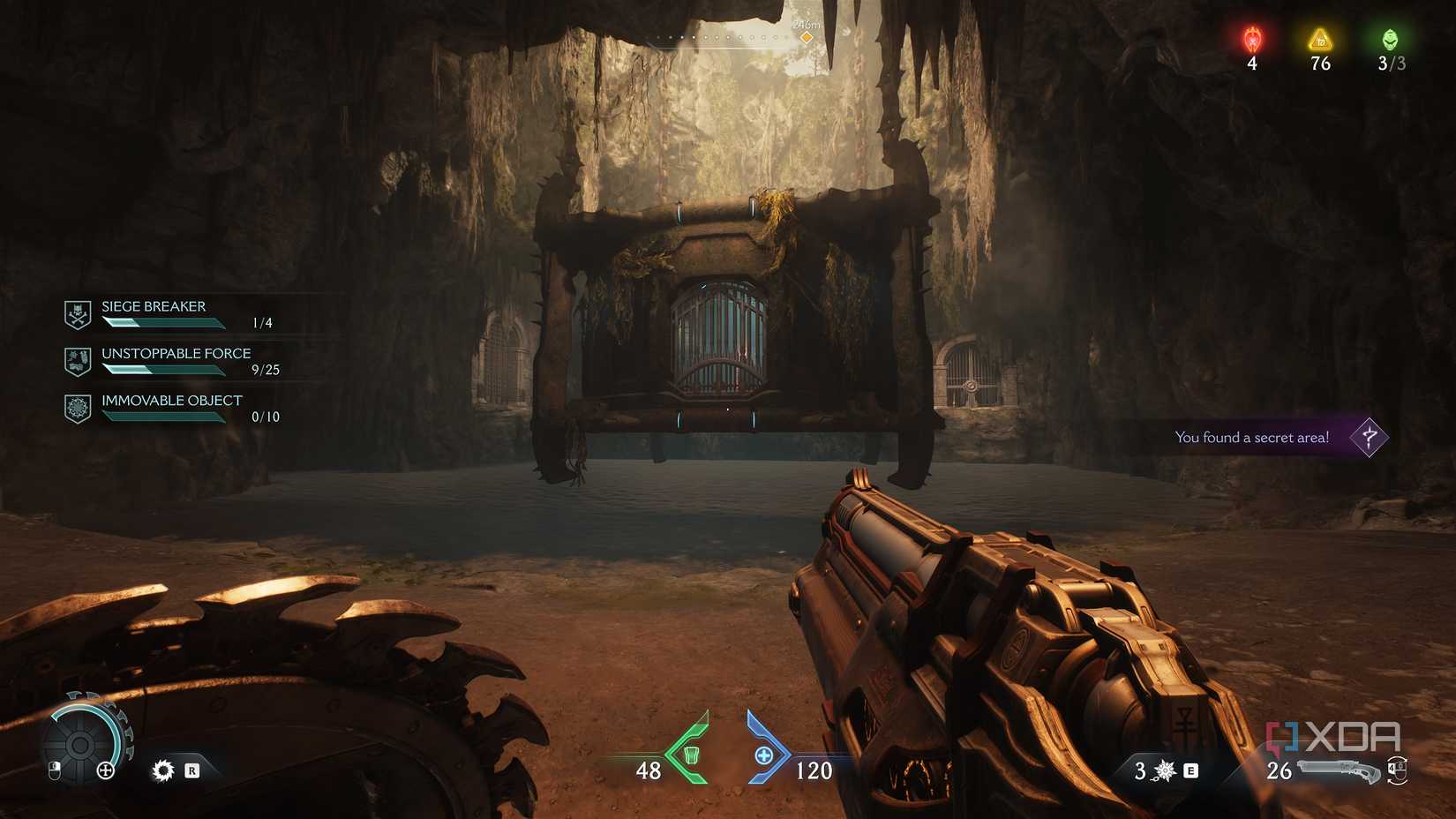
Task: Select the Immovable Object emblem icon
Action: point(78,407)
